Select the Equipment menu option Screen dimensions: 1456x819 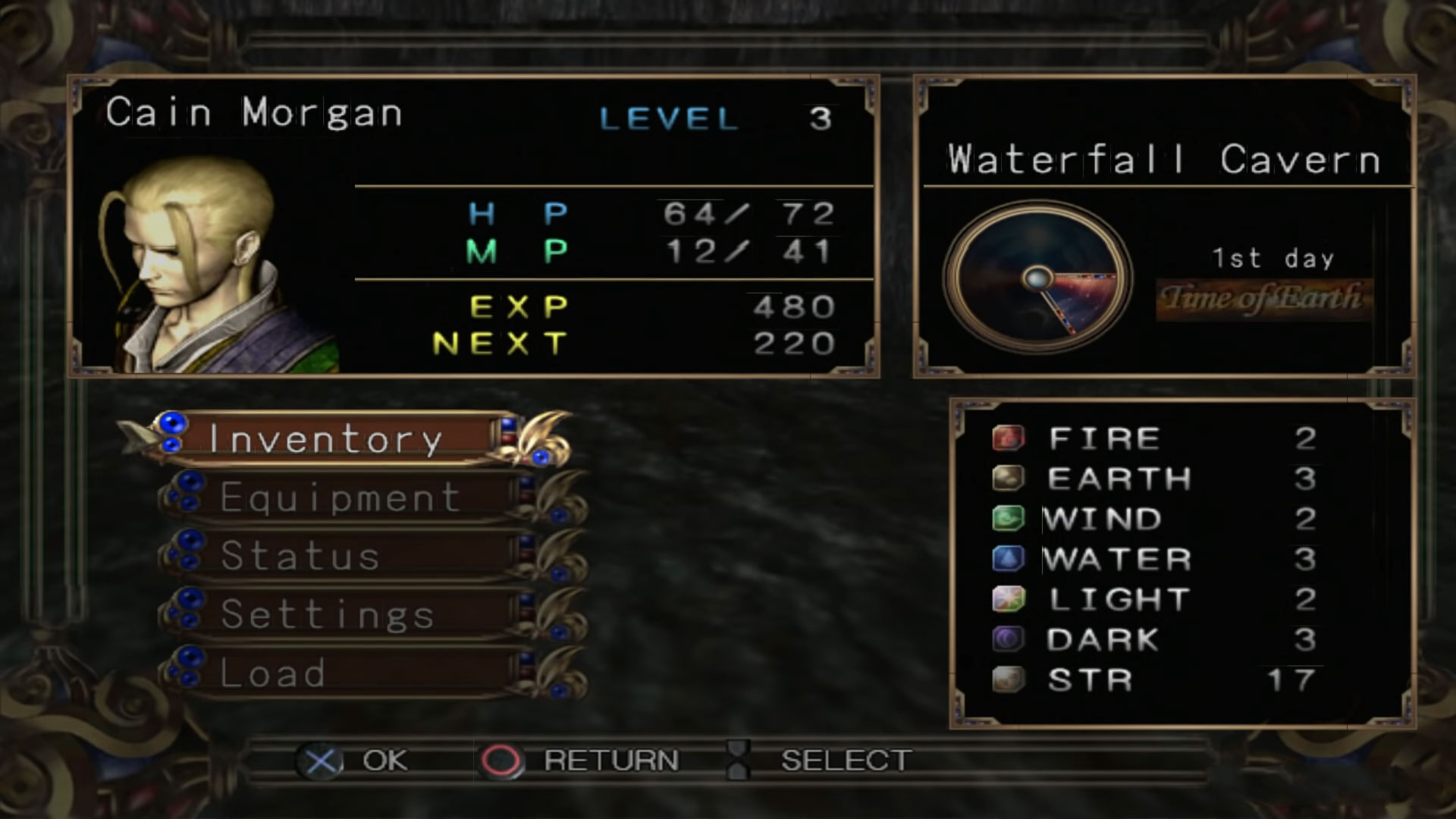tap(341, 497)
